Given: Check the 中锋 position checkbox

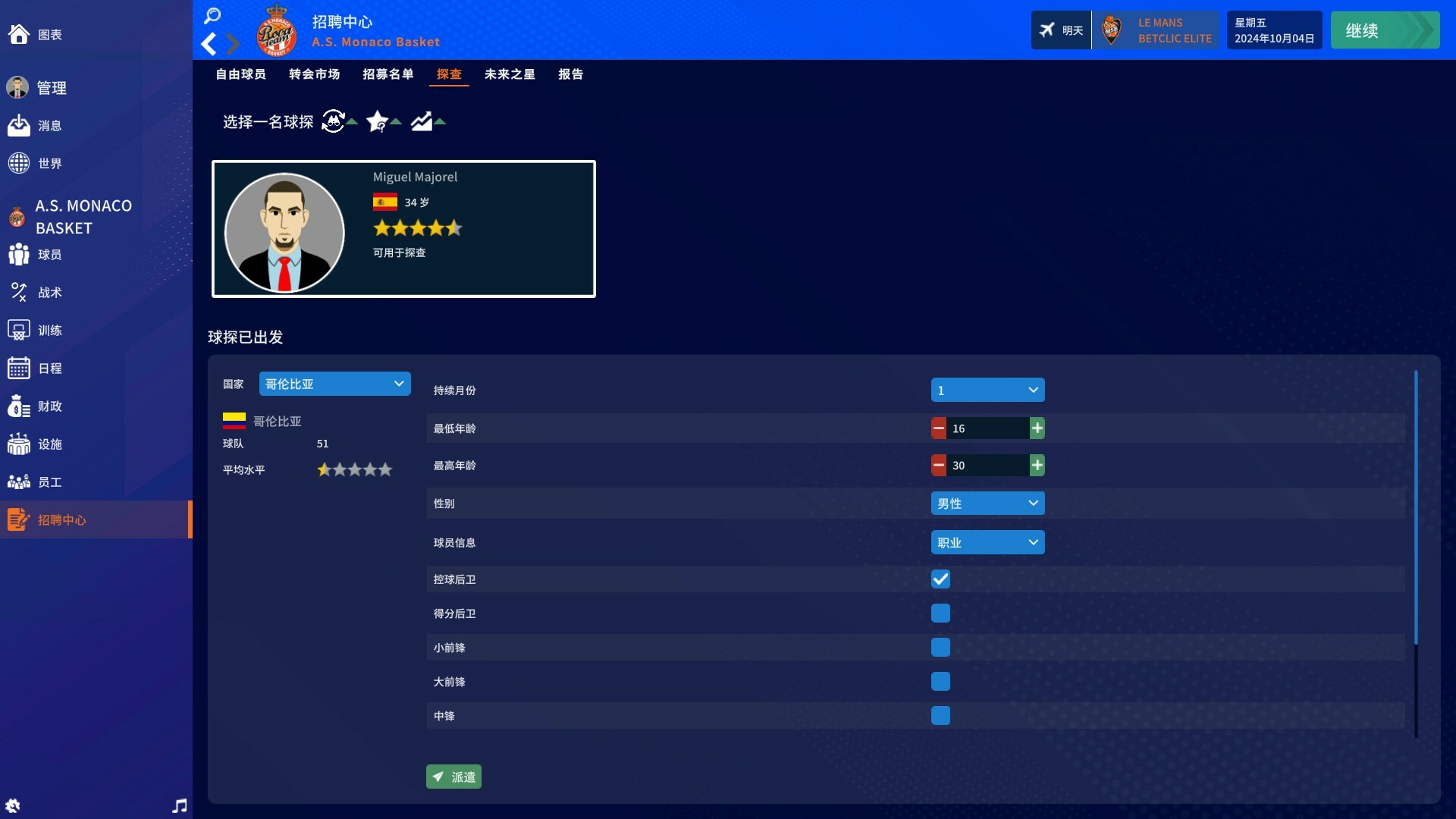Looking at the screenshot, I should [940, 715].
